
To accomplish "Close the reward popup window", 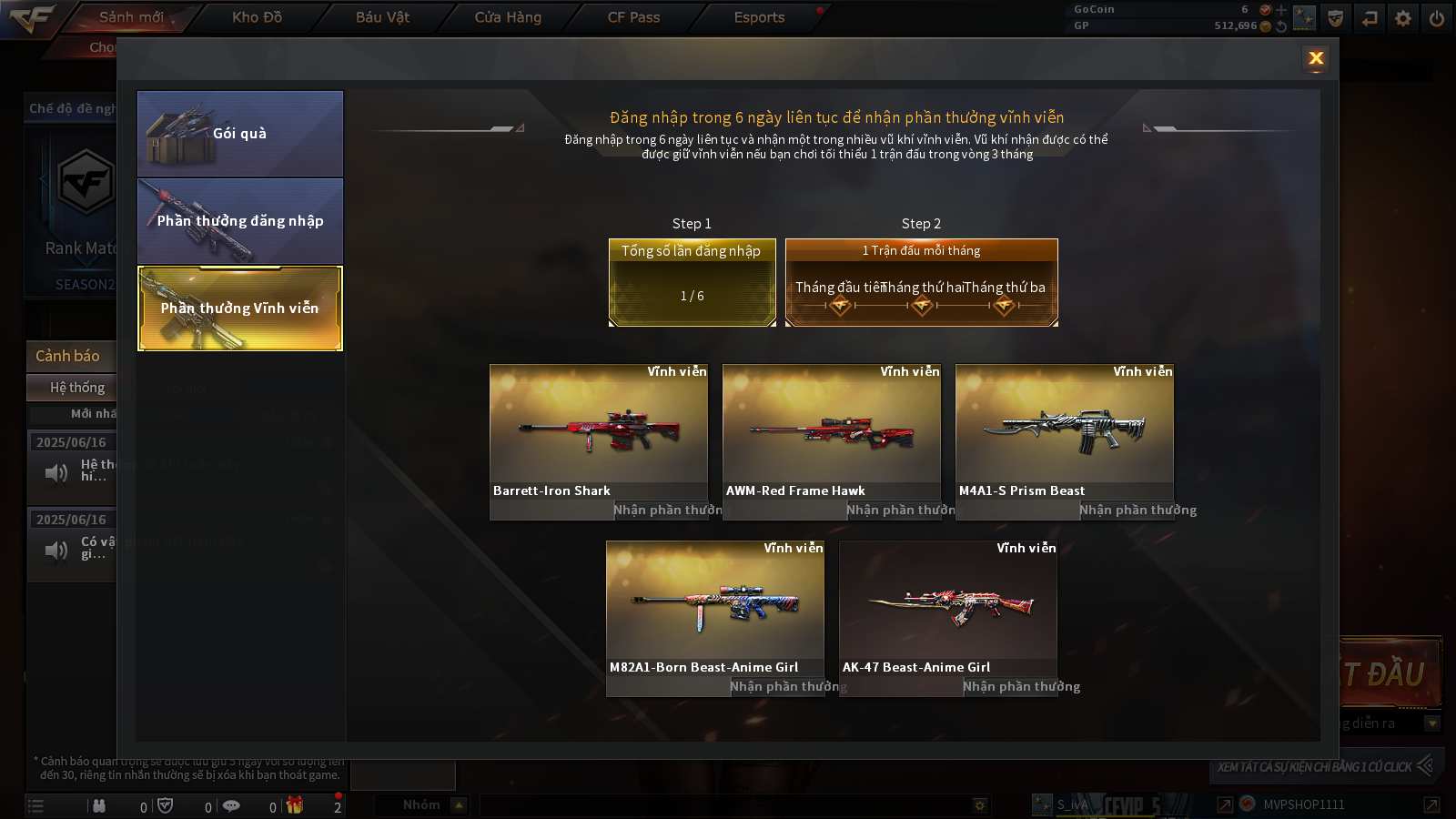I will [1315, 59].
